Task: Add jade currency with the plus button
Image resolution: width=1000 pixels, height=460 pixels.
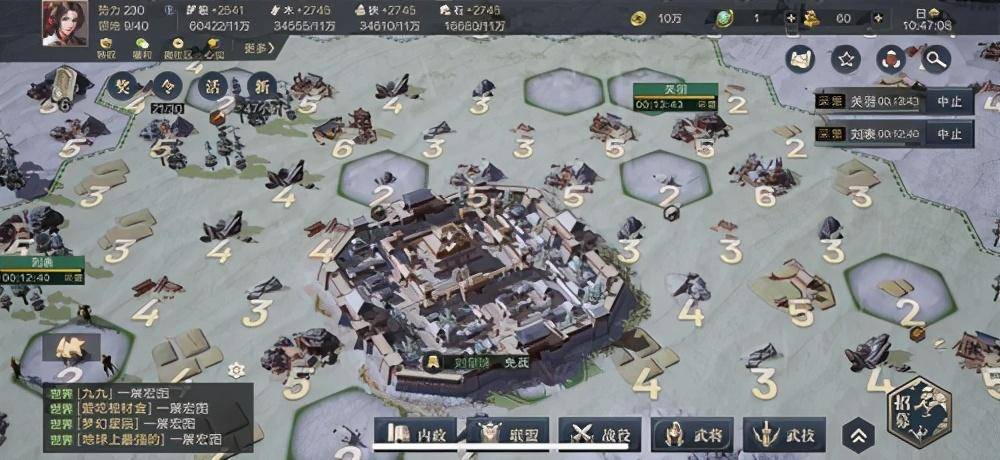Action: 791,18
